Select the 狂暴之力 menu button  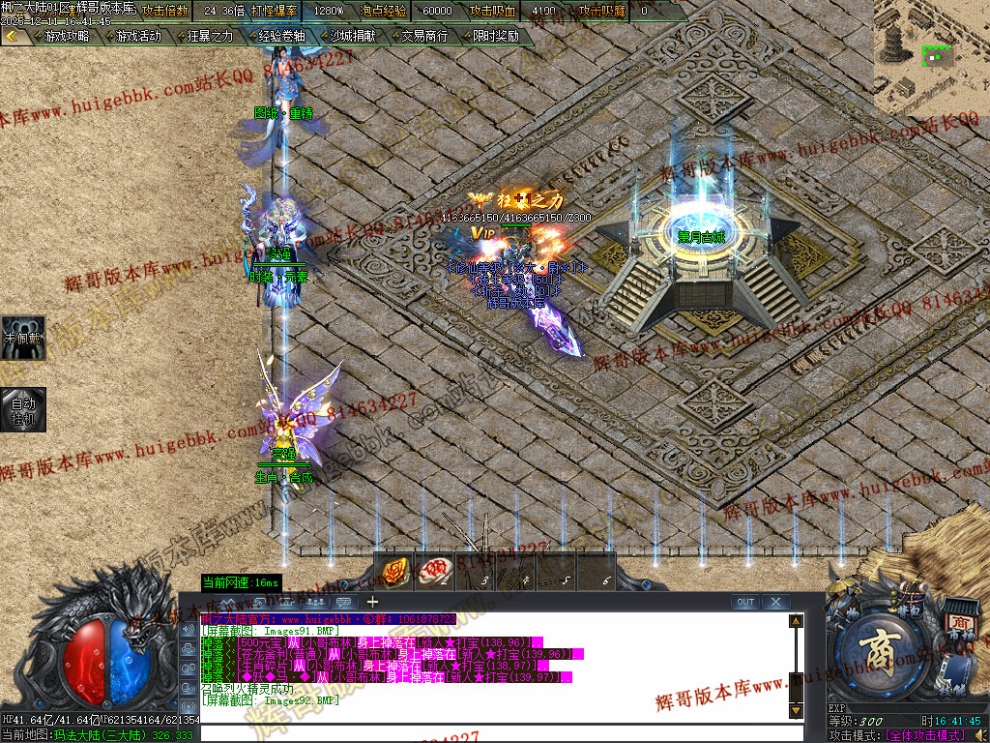pyautogui.click(x=209, y=36)
